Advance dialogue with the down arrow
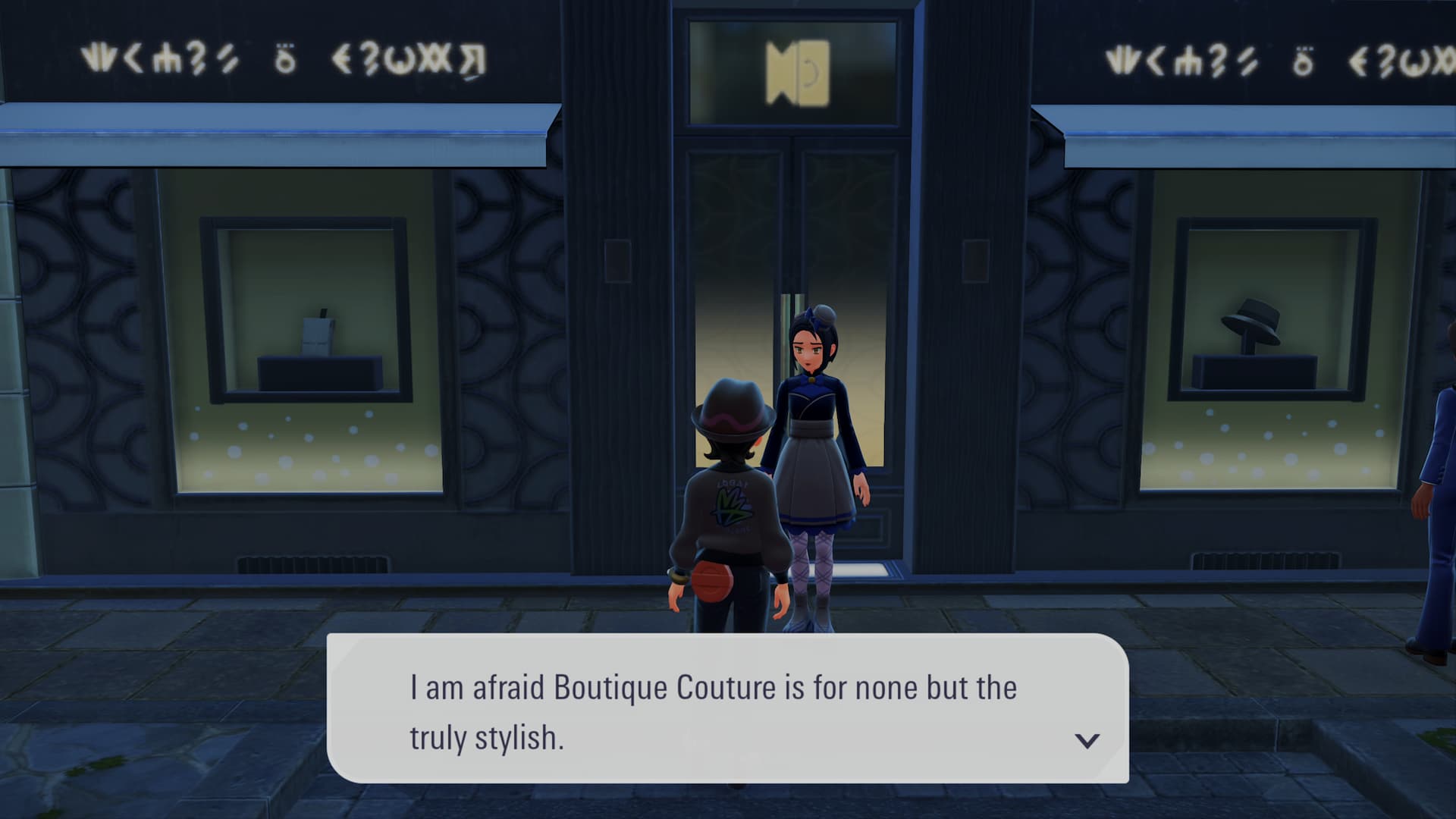The height and width of the screenshot is (819, 1456). pyautogui.click(x=1087, y=740)
